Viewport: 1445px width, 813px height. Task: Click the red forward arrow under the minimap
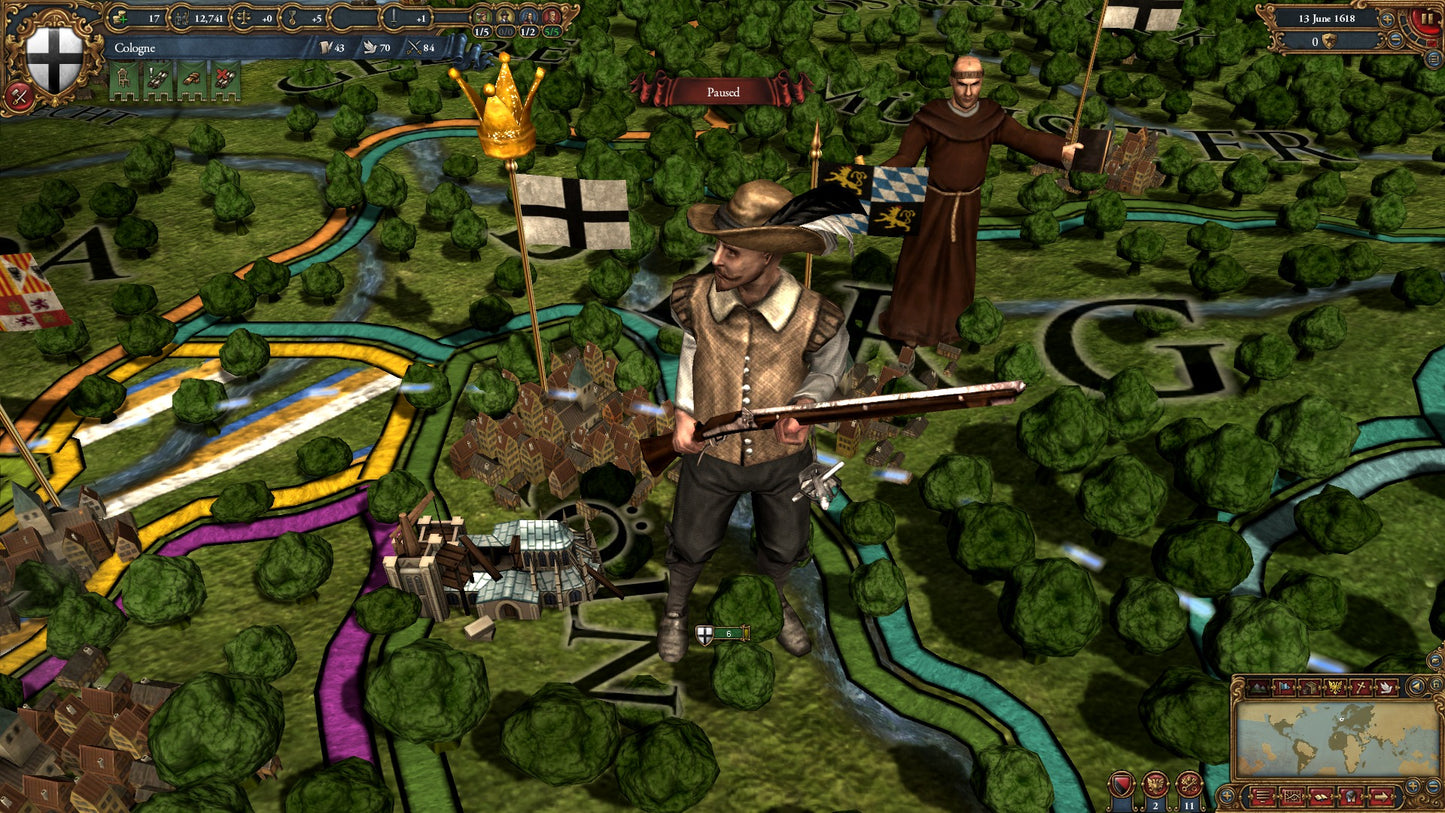tap(1382, 796)
